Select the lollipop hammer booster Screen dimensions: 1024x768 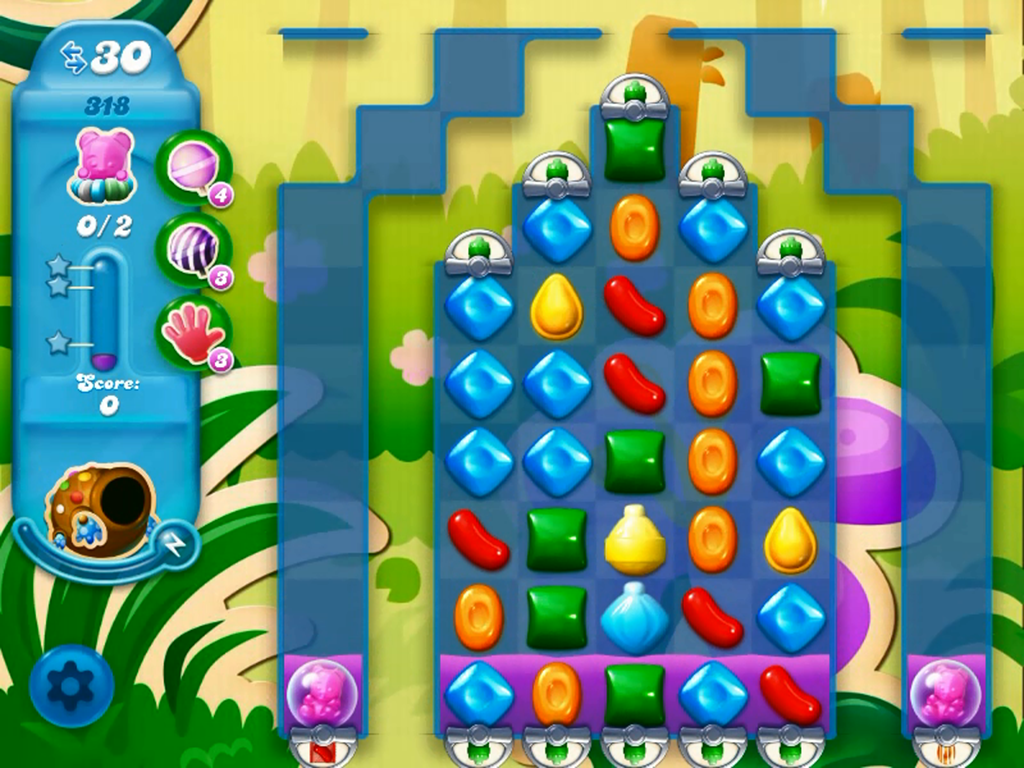click(x=192, y=167)
